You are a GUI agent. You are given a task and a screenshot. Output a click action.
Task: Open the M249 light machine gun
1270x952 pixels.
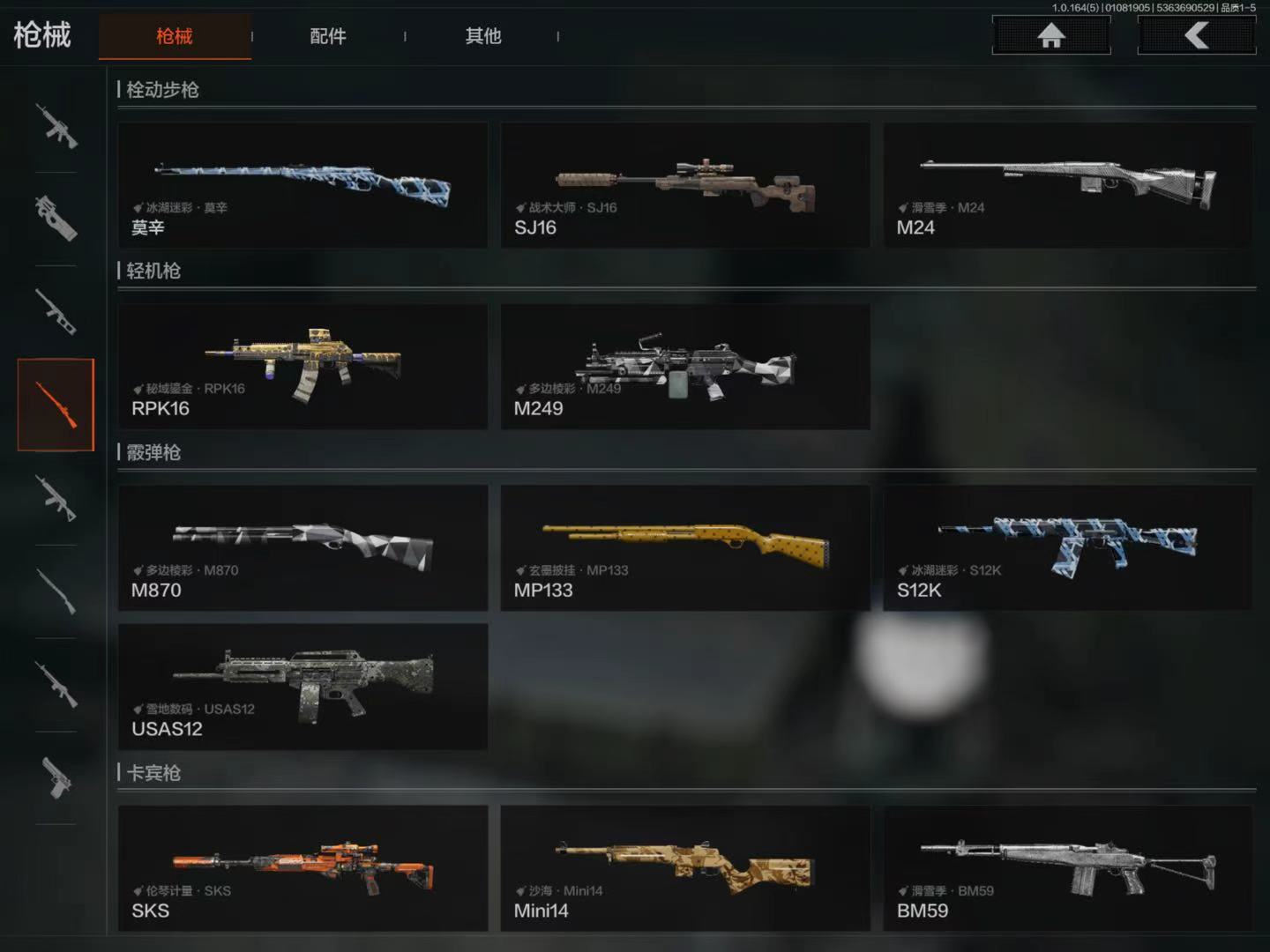(685, 367)
